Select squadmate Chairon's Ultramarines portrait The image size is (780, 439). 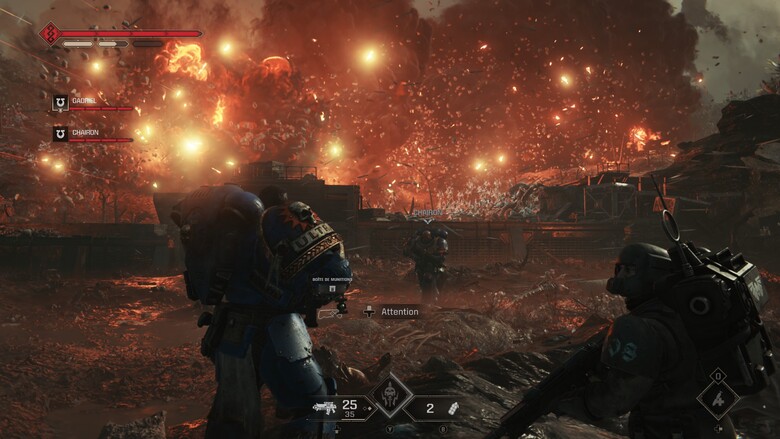pos(60,133)
